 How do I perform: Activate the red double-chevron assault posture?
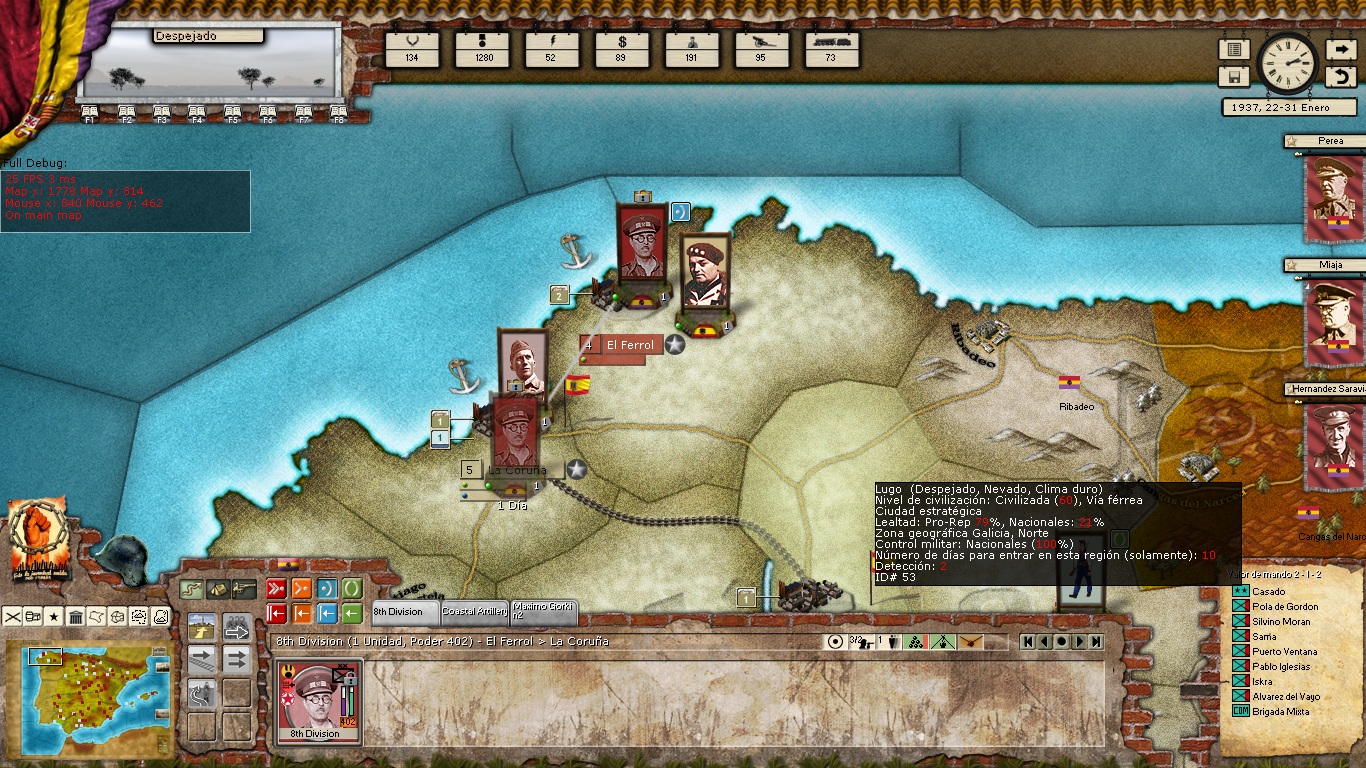click(276, 588)
